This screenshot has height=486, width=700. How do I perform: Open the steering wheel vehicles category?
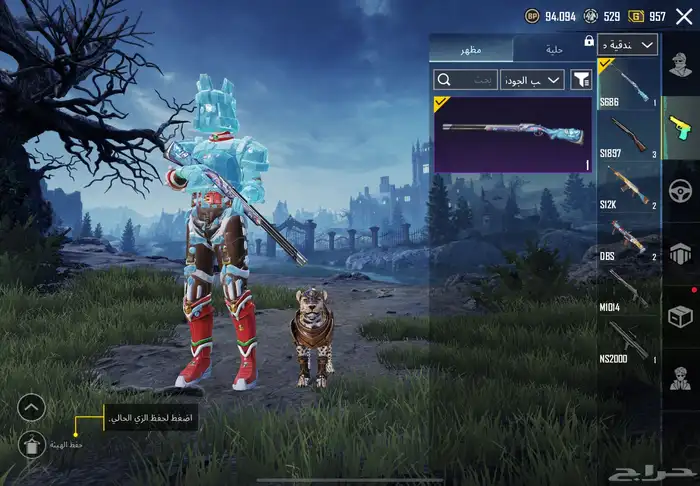(x=679, y=189)
